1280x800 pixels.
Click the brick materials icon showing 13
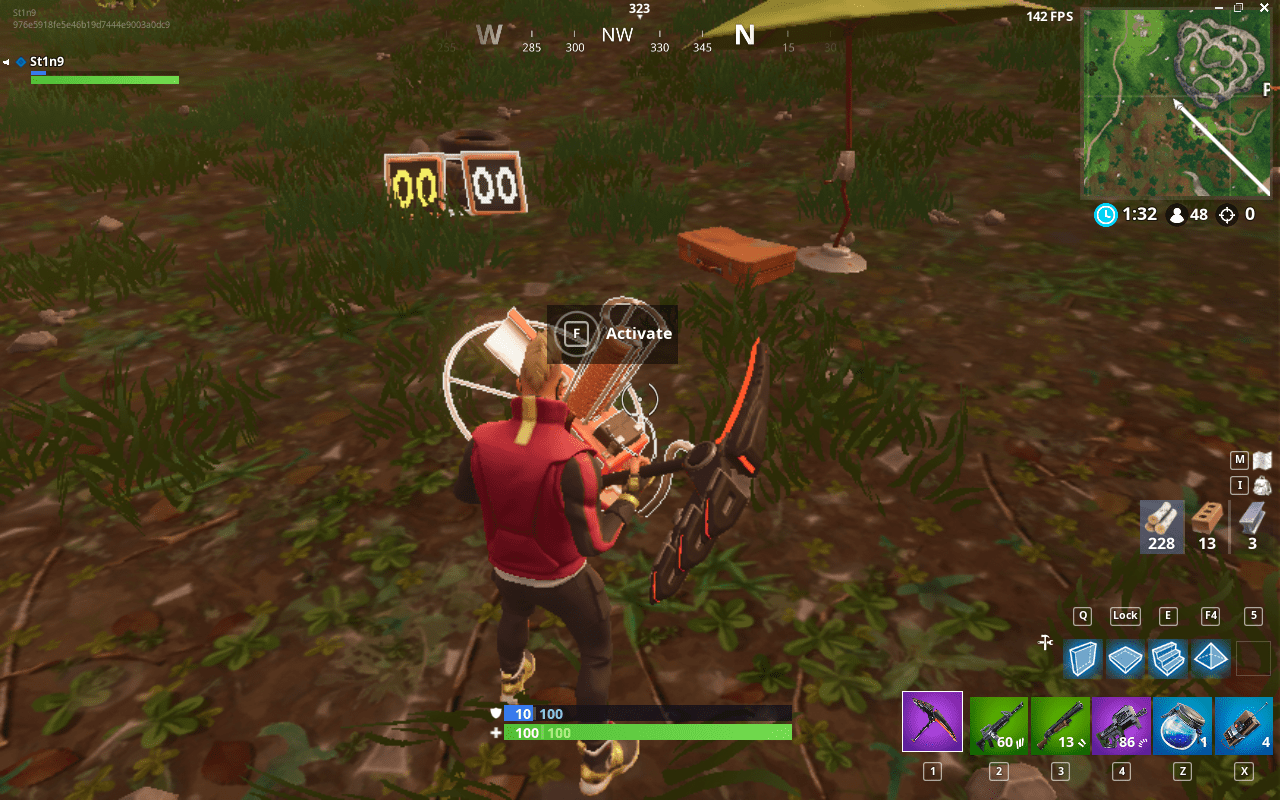pyautogui.click(x=1207, y=525)
